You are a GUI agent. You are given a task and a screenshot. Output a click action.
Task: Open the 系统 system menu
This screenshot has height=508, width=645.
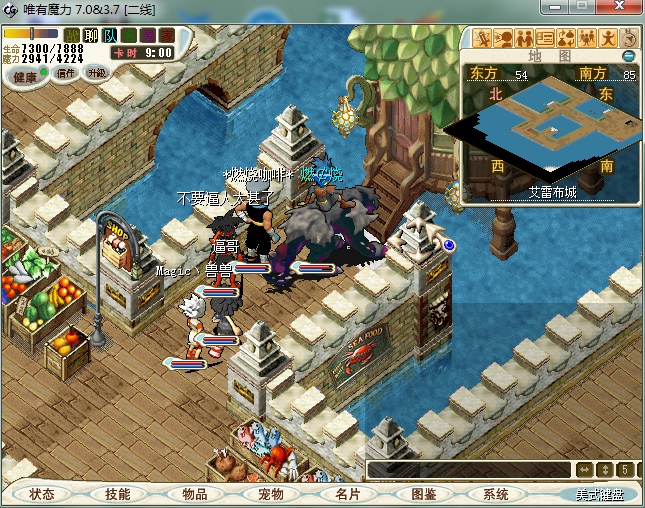click(496, 494)
